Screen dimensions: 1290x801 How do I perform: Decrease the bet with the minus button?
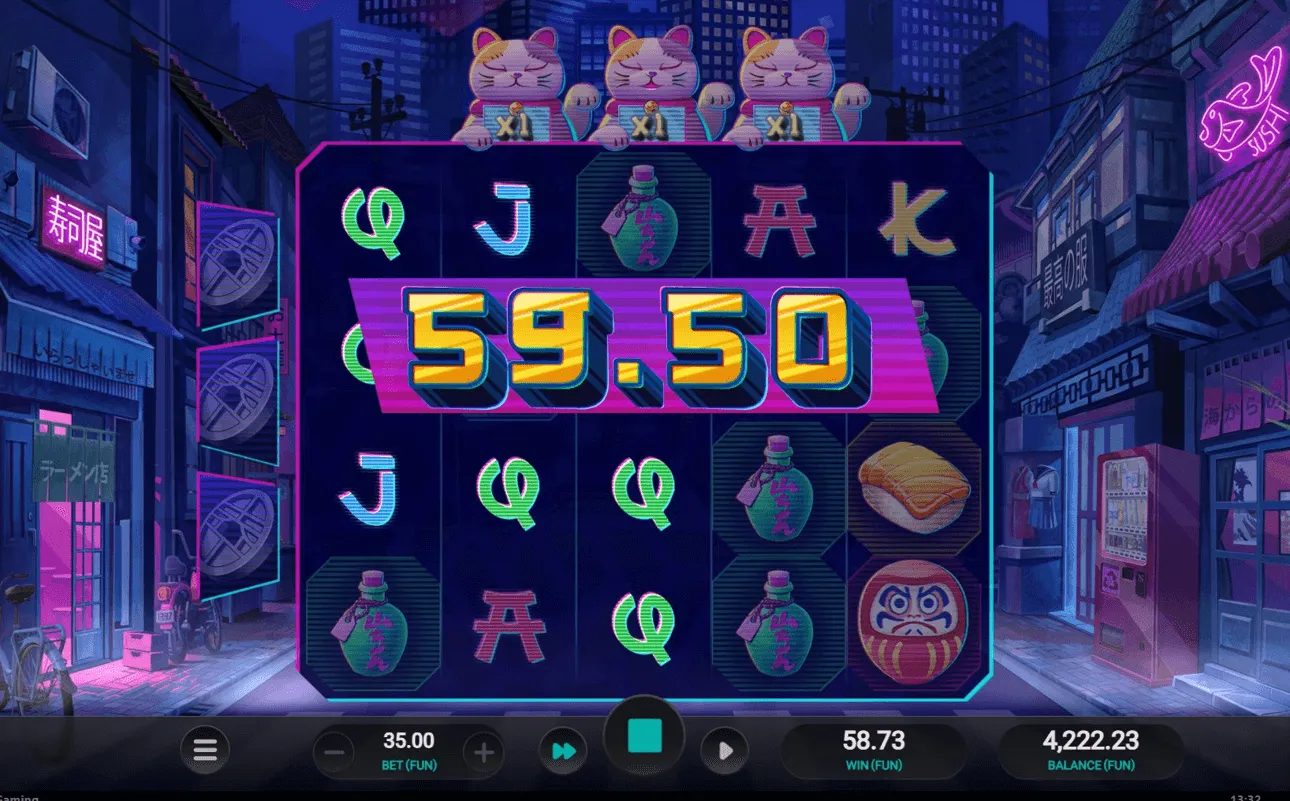point(334,751)
